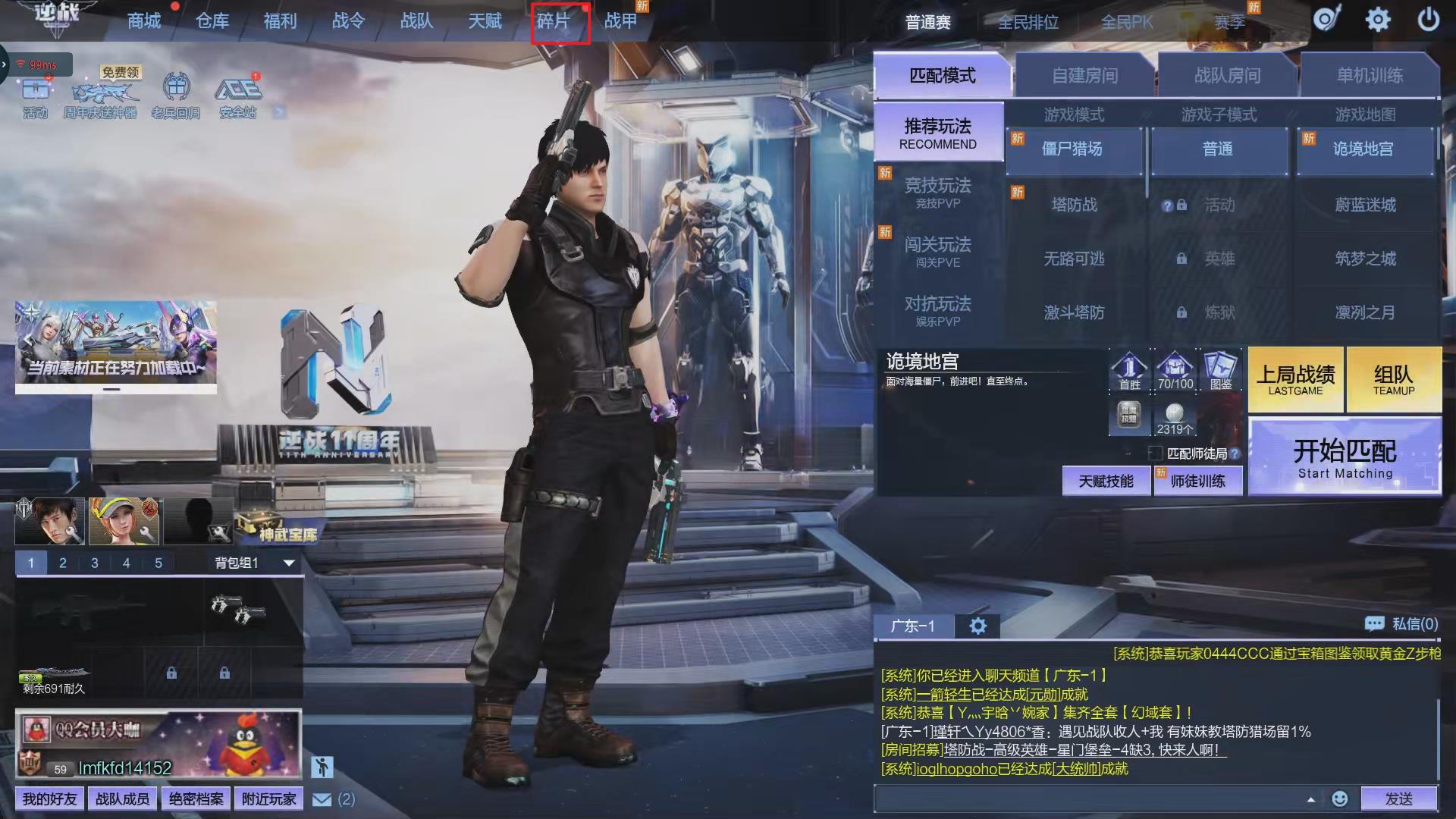Open 天赋技能 talent skills
The image size is (1456, 819).
point(1106,482)
